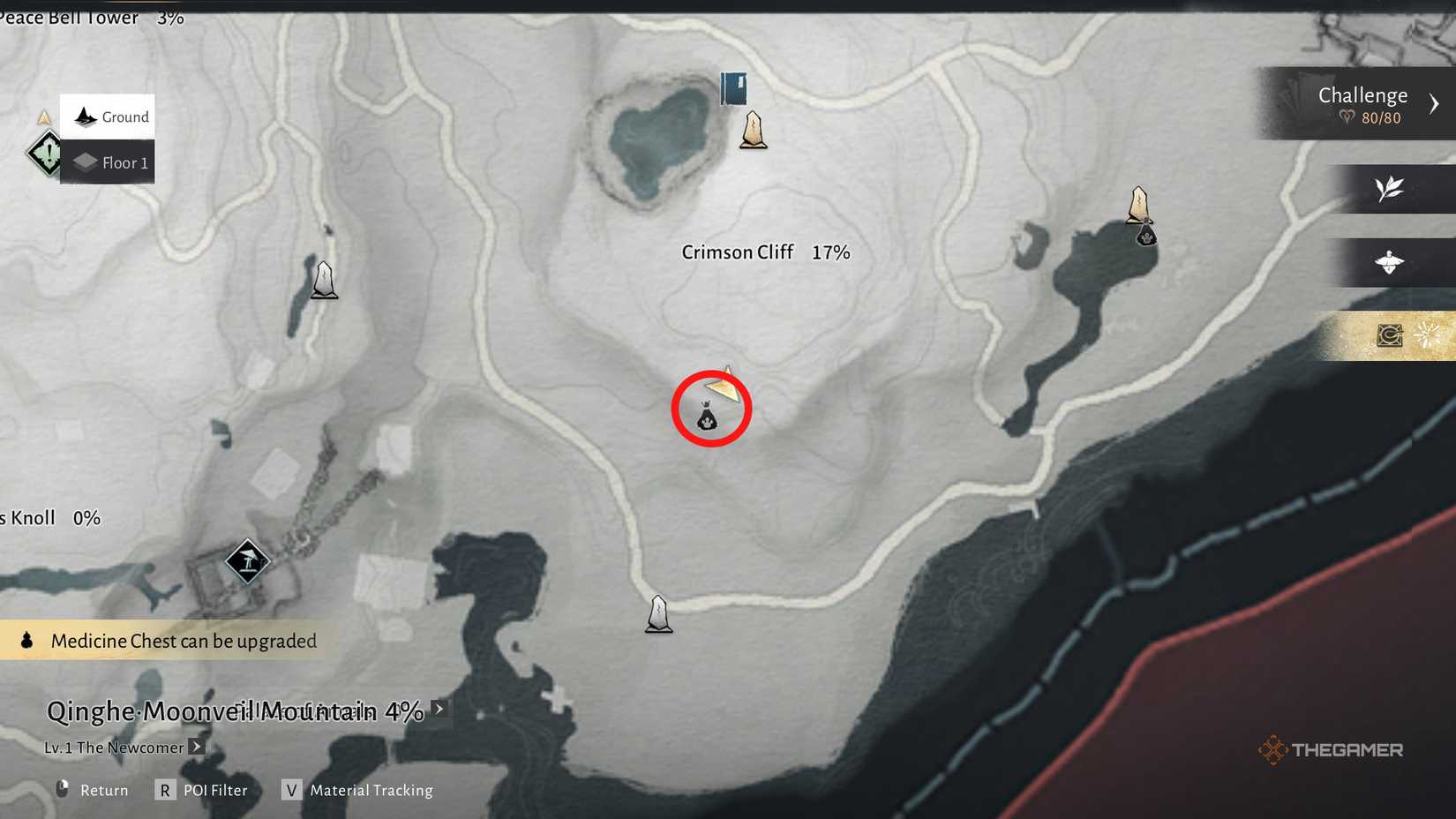Switch to the Floor 1 layer
Viewport: 1456px width, 819px height.
tap(107, 162)
